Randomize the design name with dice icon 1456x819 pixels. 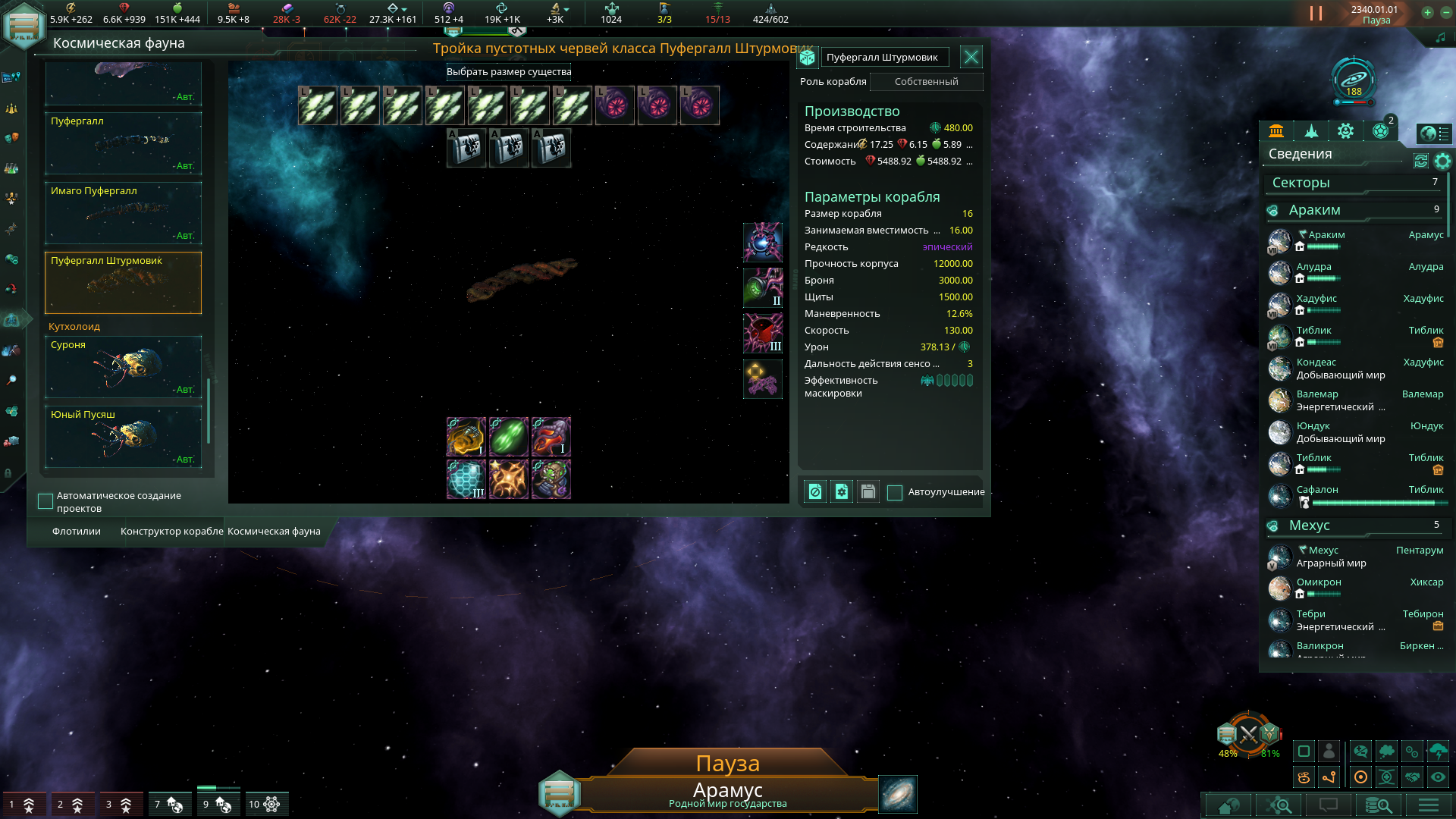click(808, 58)
